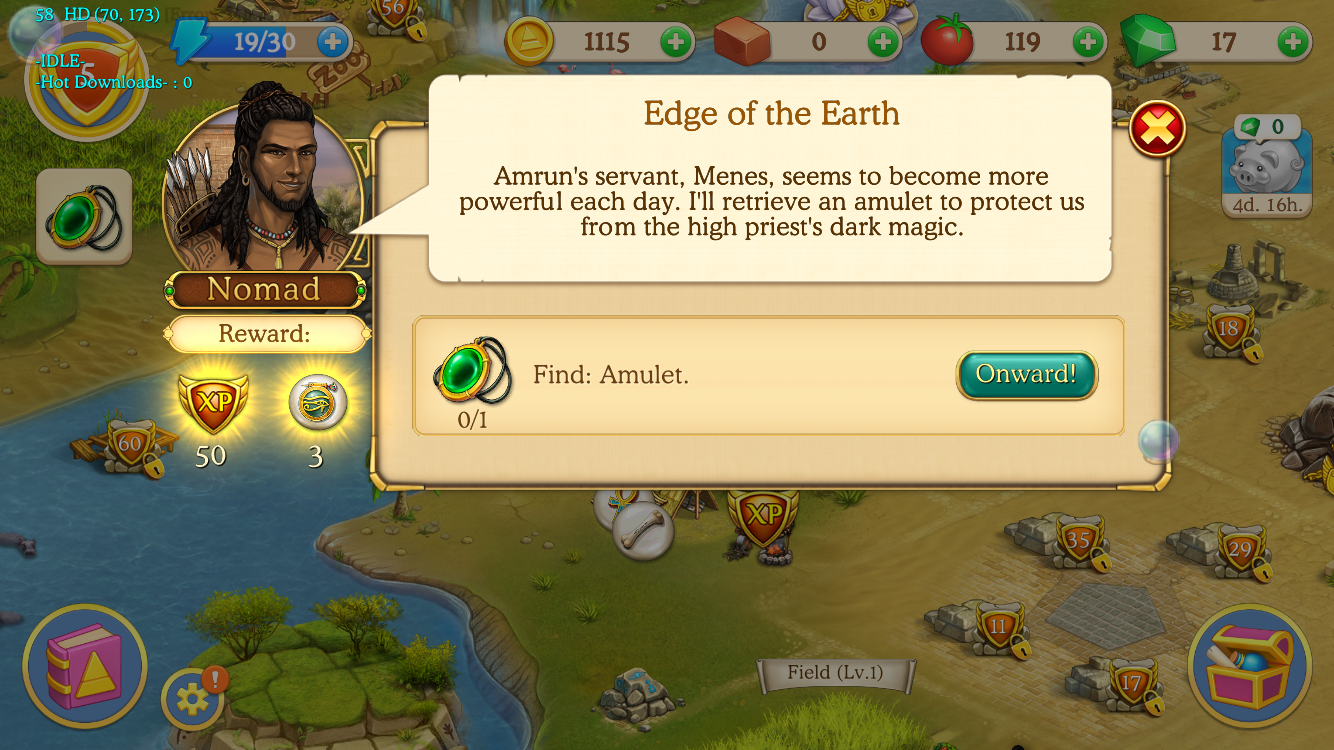1334x750 pixels.
Task: Purchase emeralds with the plus button
Action: click(1293, 42)
